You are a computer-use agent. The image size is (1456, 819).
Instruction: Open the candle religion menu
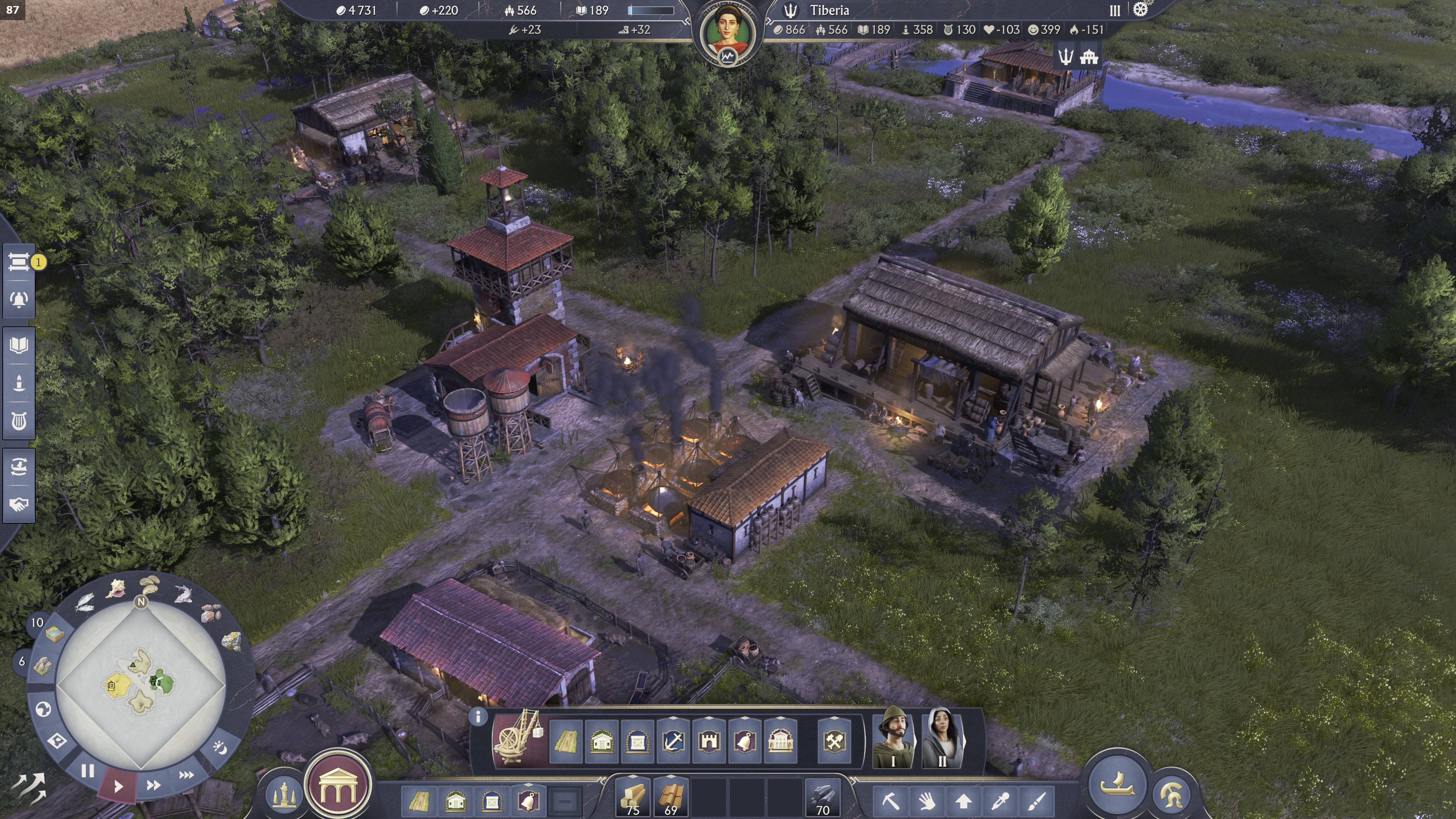19,383
